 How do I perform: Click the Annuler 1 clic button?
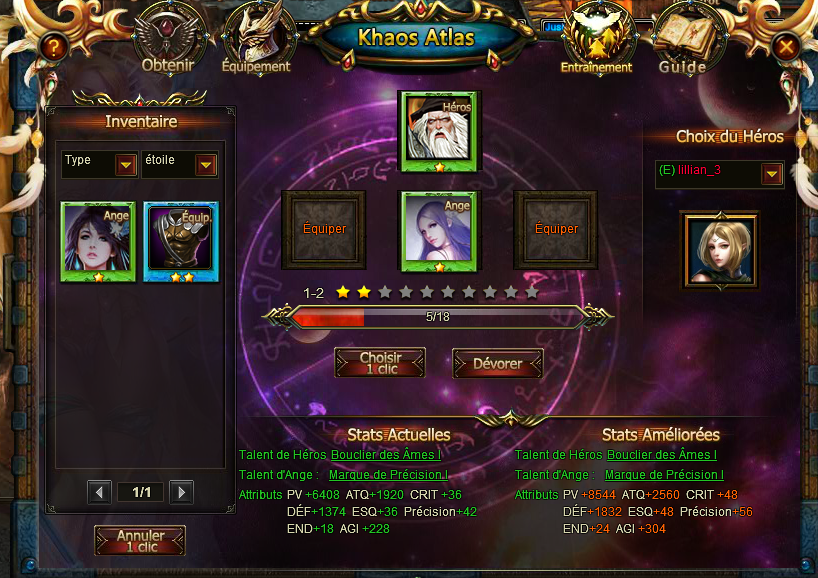[140, 541]
